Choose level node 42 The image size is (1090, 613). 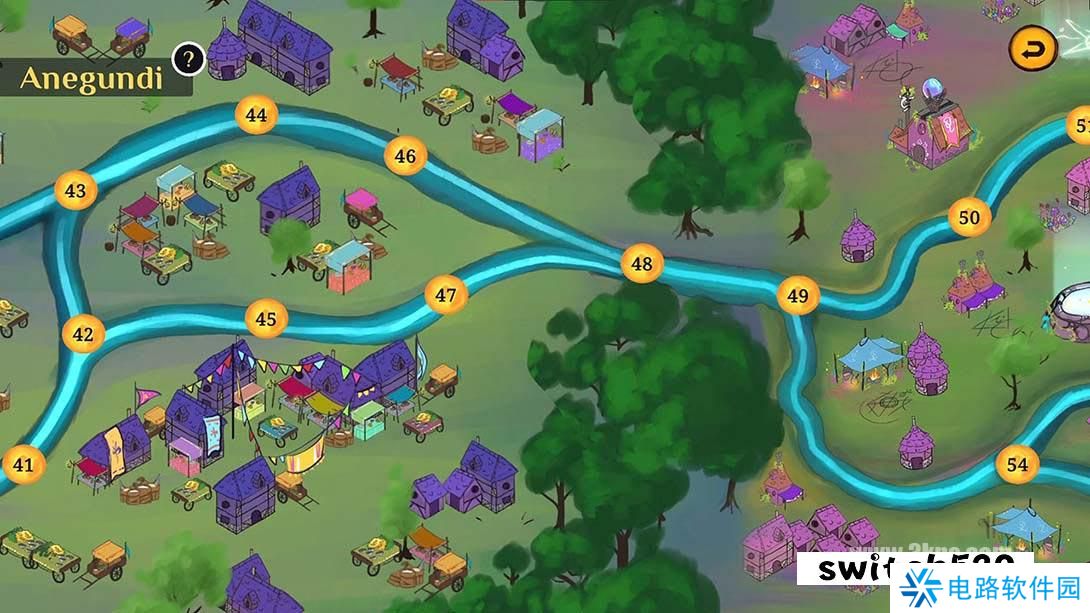[x=82, y=334]
